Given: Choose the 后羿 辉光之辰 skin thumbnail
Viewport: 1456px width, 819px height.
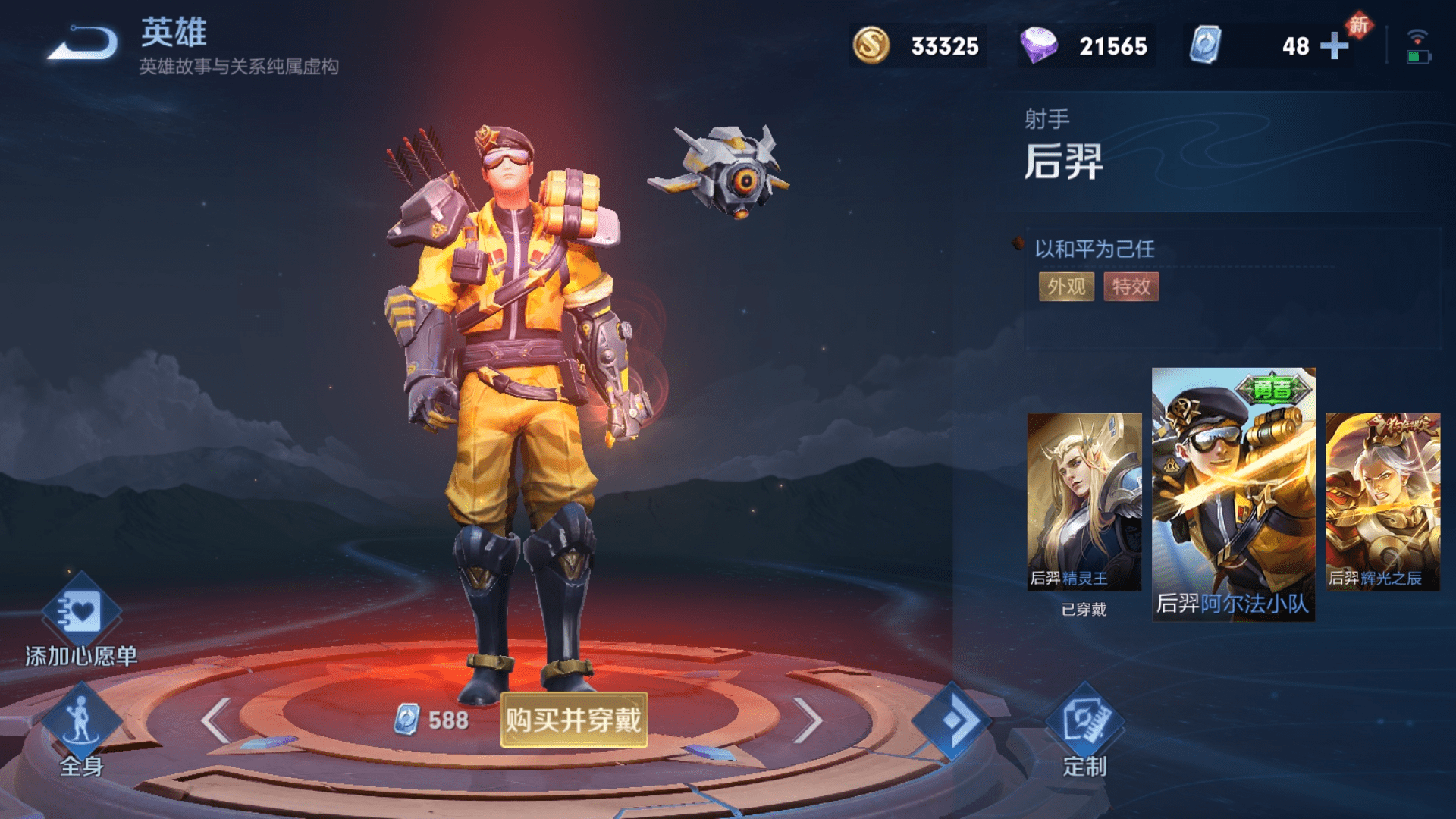Looking at the screenshot, I should (x=1382, y=501).
